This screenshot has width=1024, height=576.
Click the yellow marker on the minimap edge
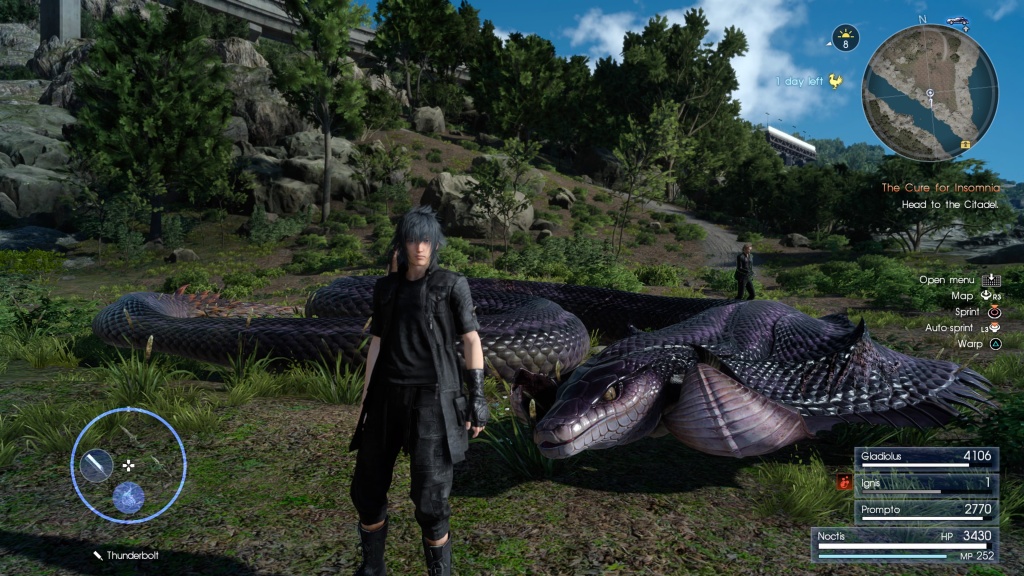coord(966,144)
